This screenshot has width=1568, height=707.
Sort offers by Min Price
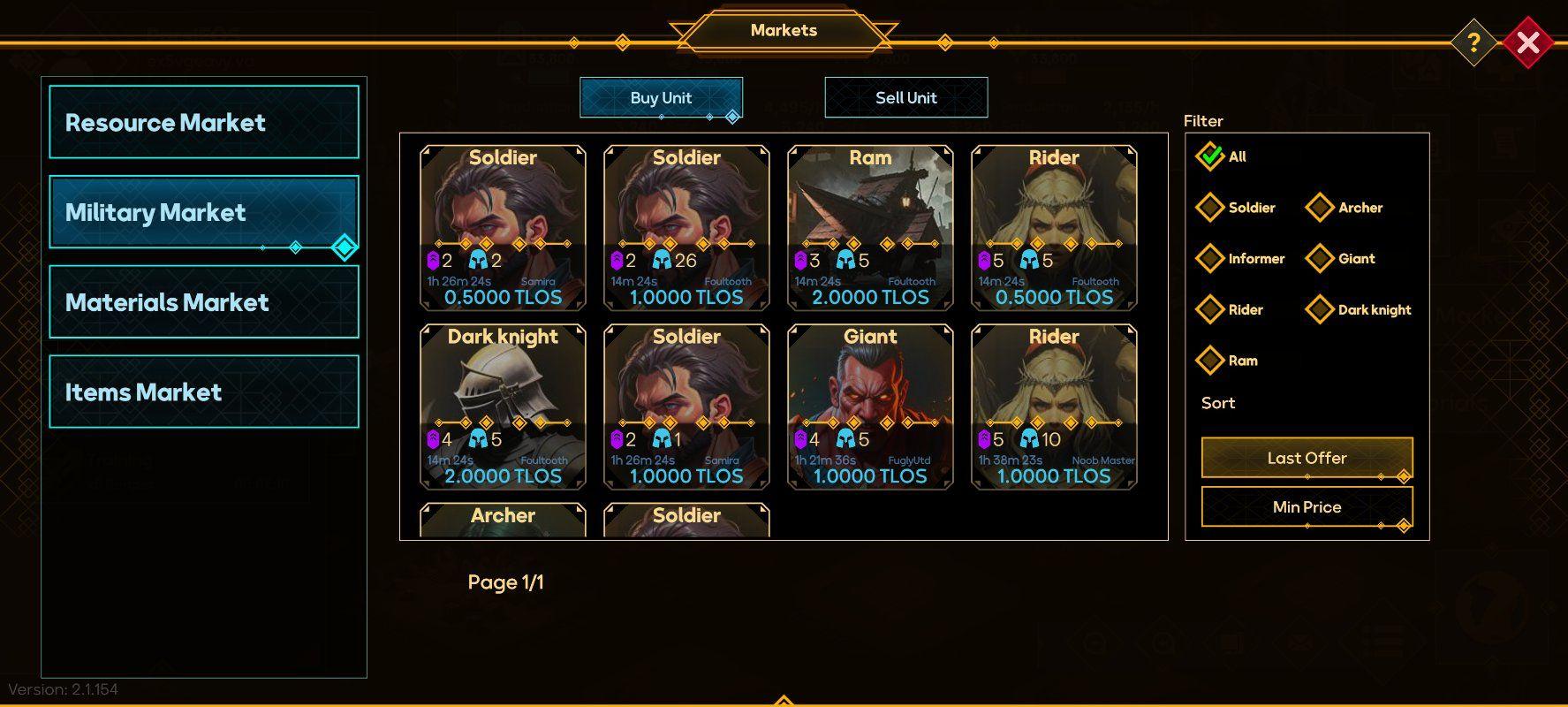point(1307,506)
